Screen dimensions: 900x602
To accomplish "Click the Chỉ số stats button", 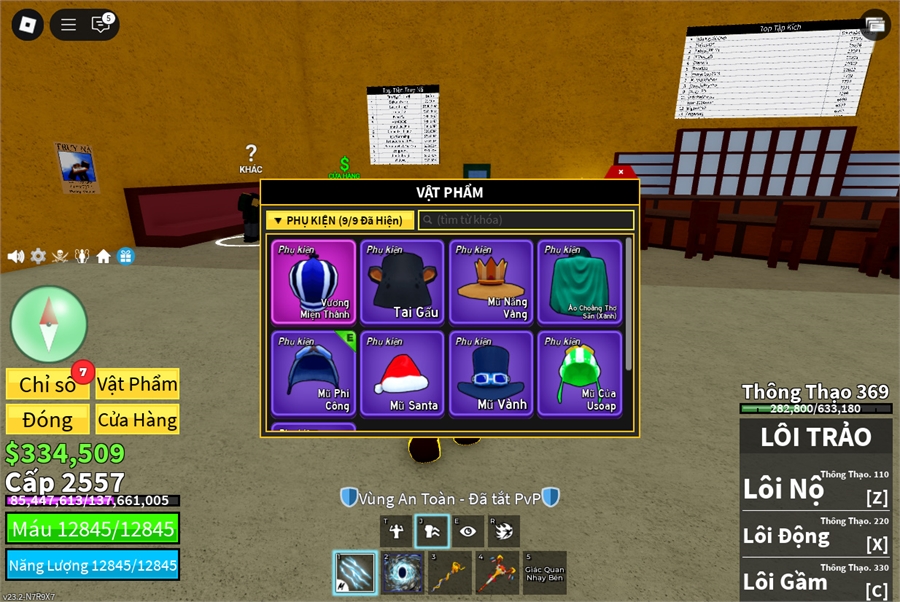I will coord(48,384).
